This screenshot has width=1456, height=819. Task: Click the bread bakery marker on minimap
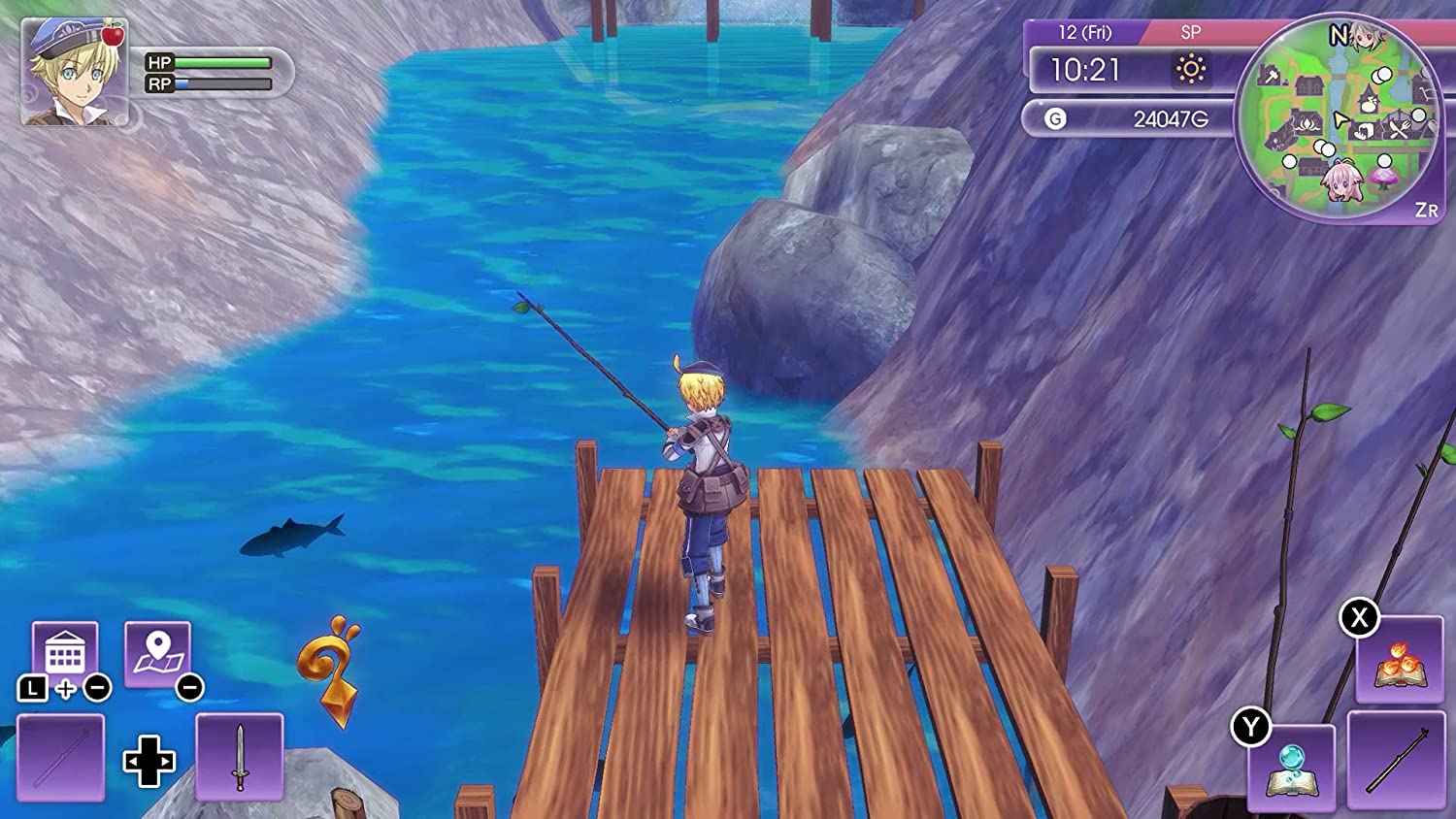[x=1365, y=132]
